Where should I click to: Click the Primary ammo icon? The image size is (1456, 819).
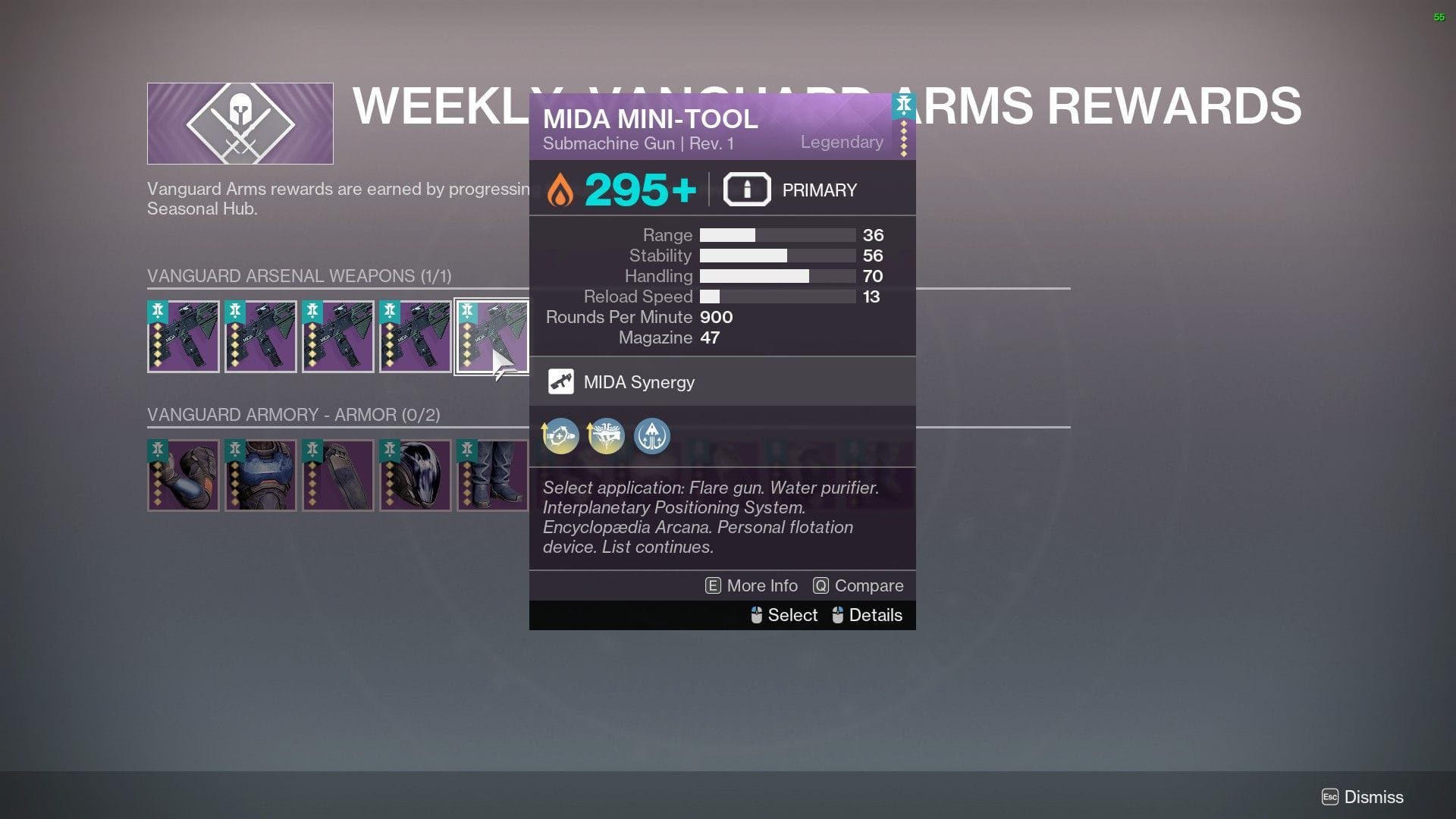746,189
